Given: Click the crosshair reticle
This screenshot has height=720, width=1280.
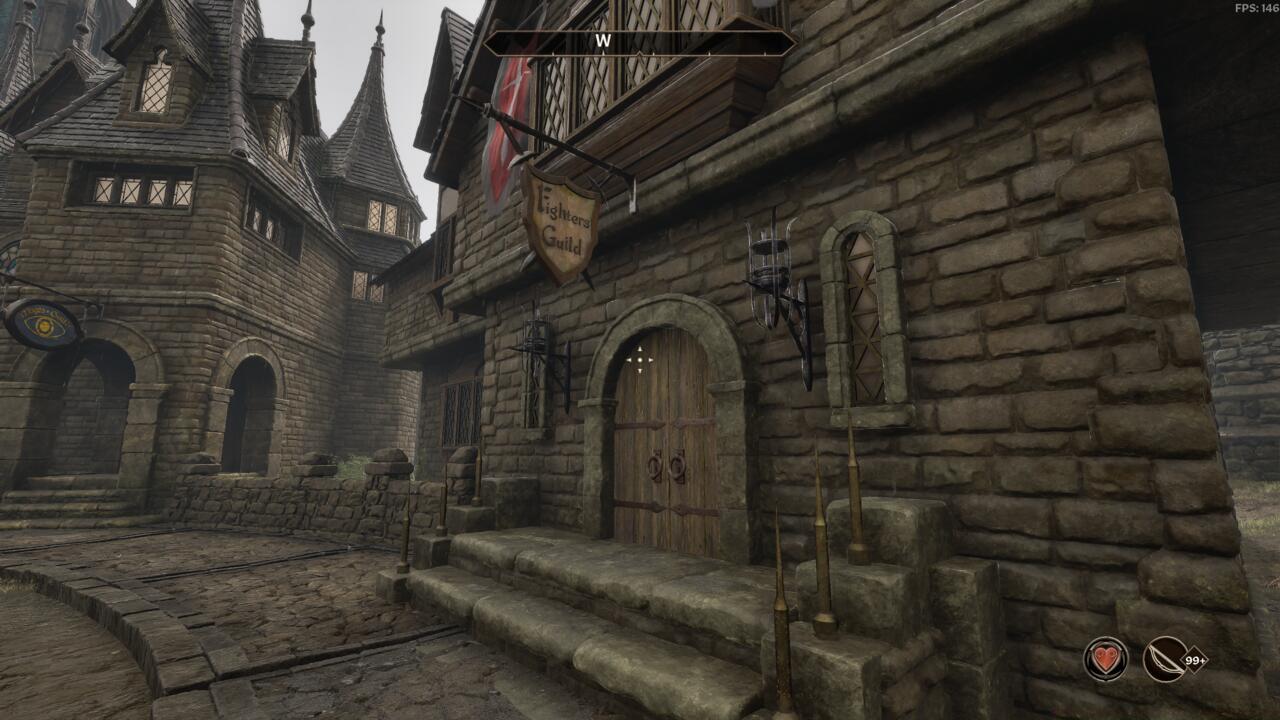Looking at the screenshot, I should click(x=639, y=360).
